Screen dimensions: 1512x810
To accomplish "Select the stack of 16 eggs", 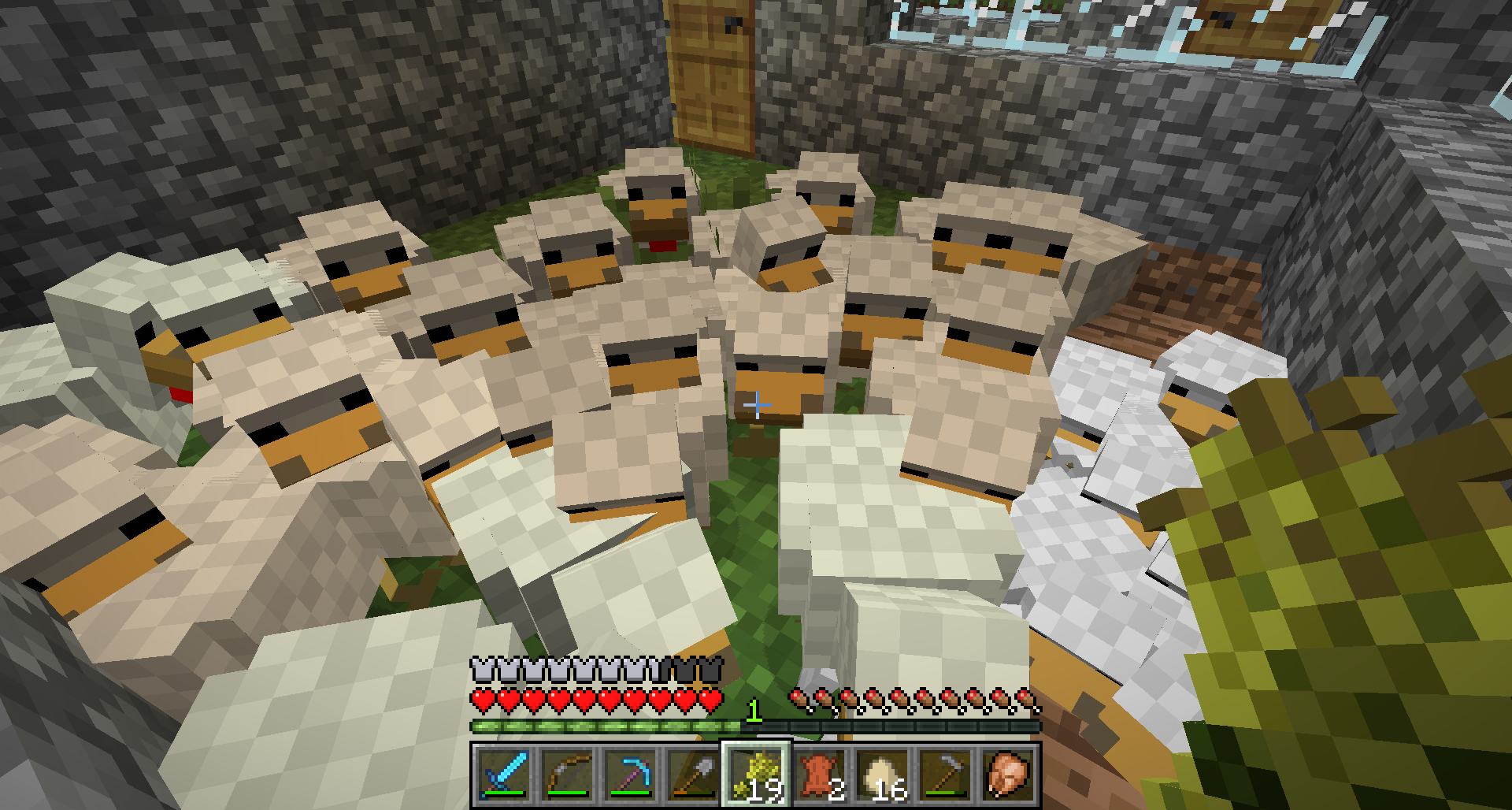I will point(882,775).
